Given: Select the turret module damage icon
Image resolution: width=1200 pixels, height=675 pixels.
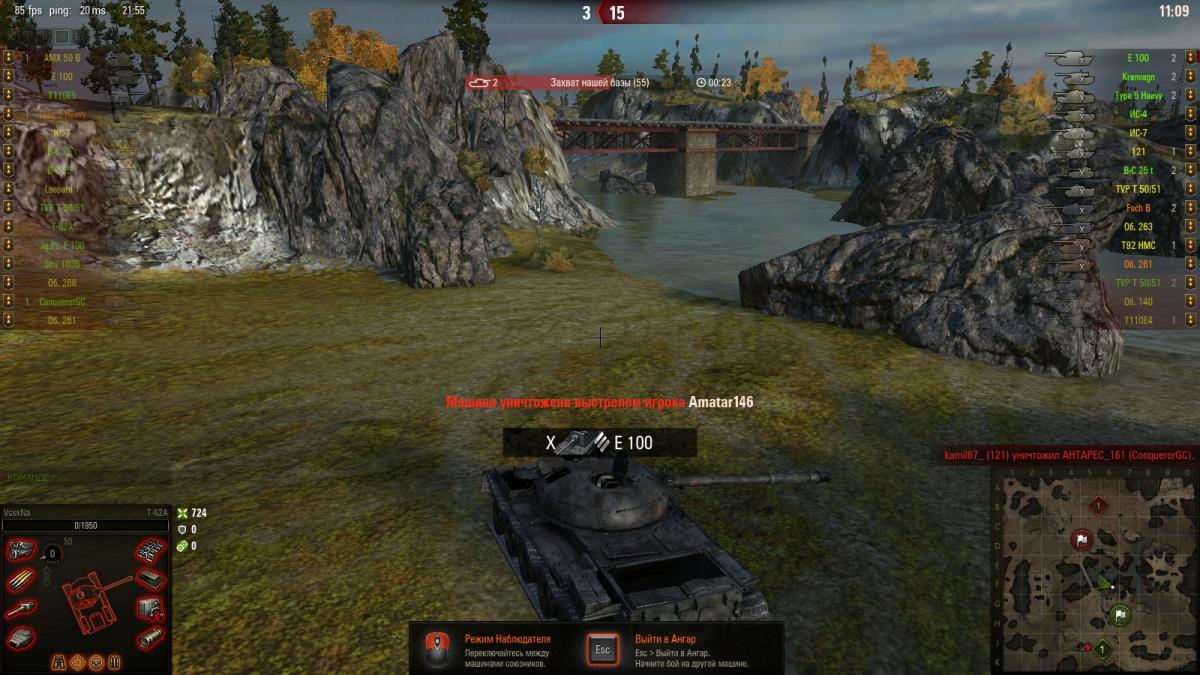Looking at the screenshot, I should tap(21, 637).
